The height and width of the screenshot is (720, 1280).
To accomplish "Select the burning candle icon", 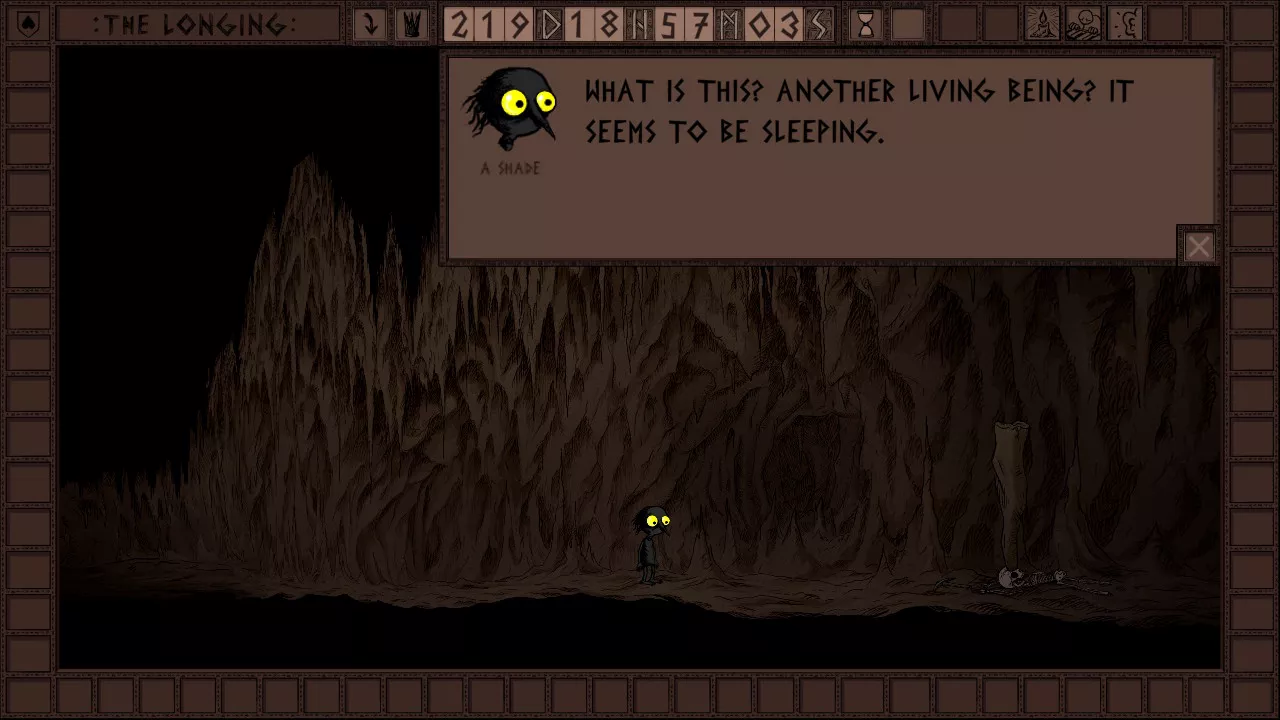I will tap(1043, 25).
